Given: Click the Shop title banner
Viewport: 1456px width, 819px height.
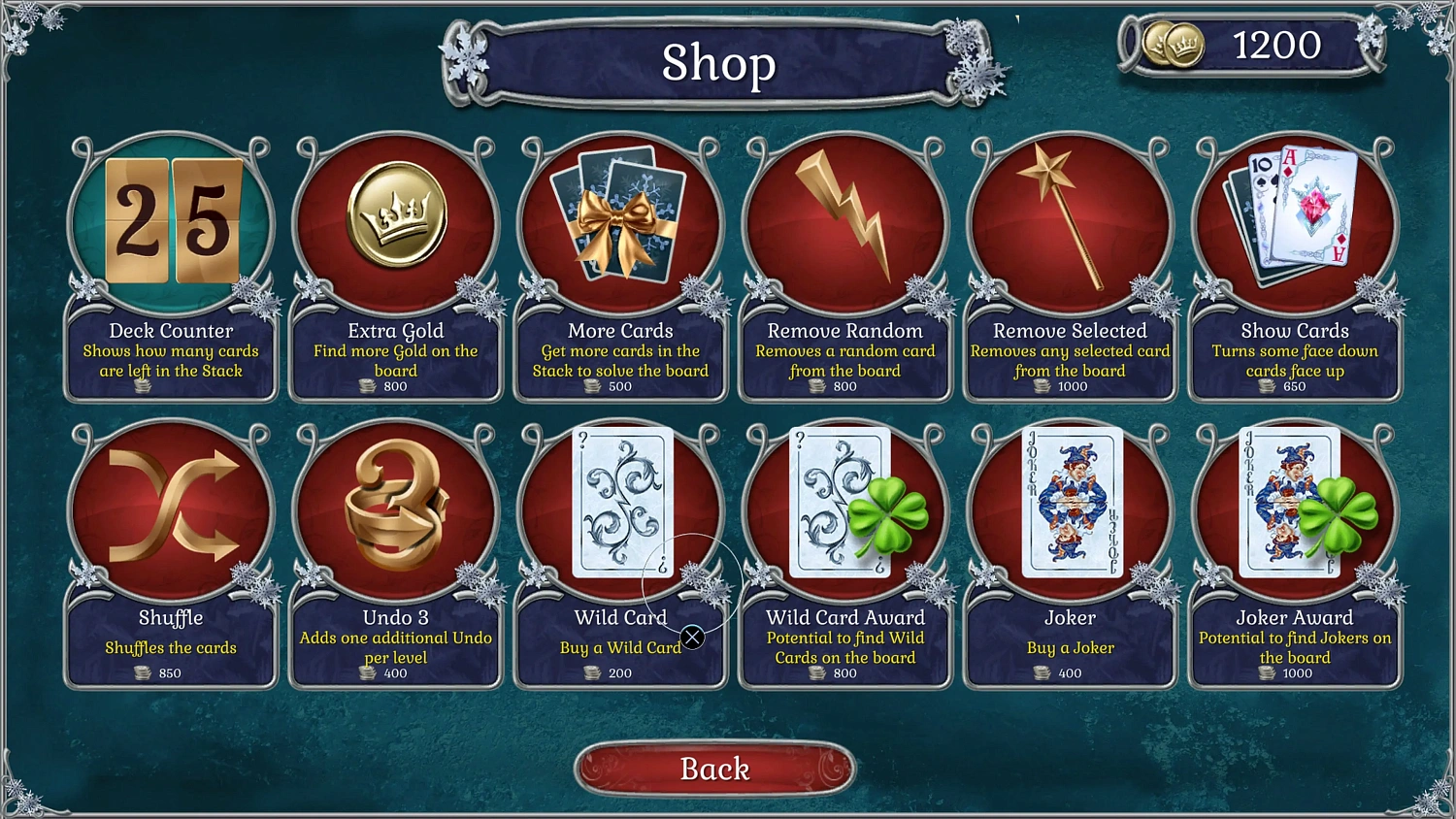Looking at the screenshot, I should pyautogui.click(x=720, y=65).
